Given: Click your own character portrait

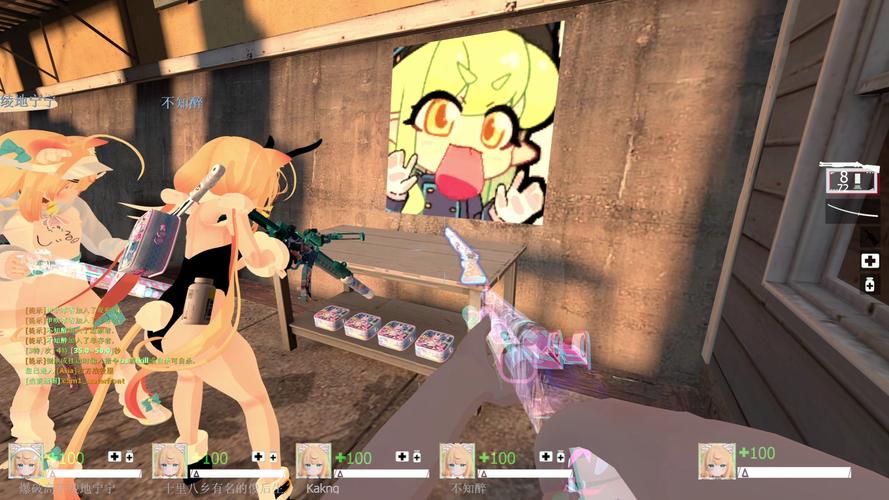Looking at the screenshot, I should (717, 460).
